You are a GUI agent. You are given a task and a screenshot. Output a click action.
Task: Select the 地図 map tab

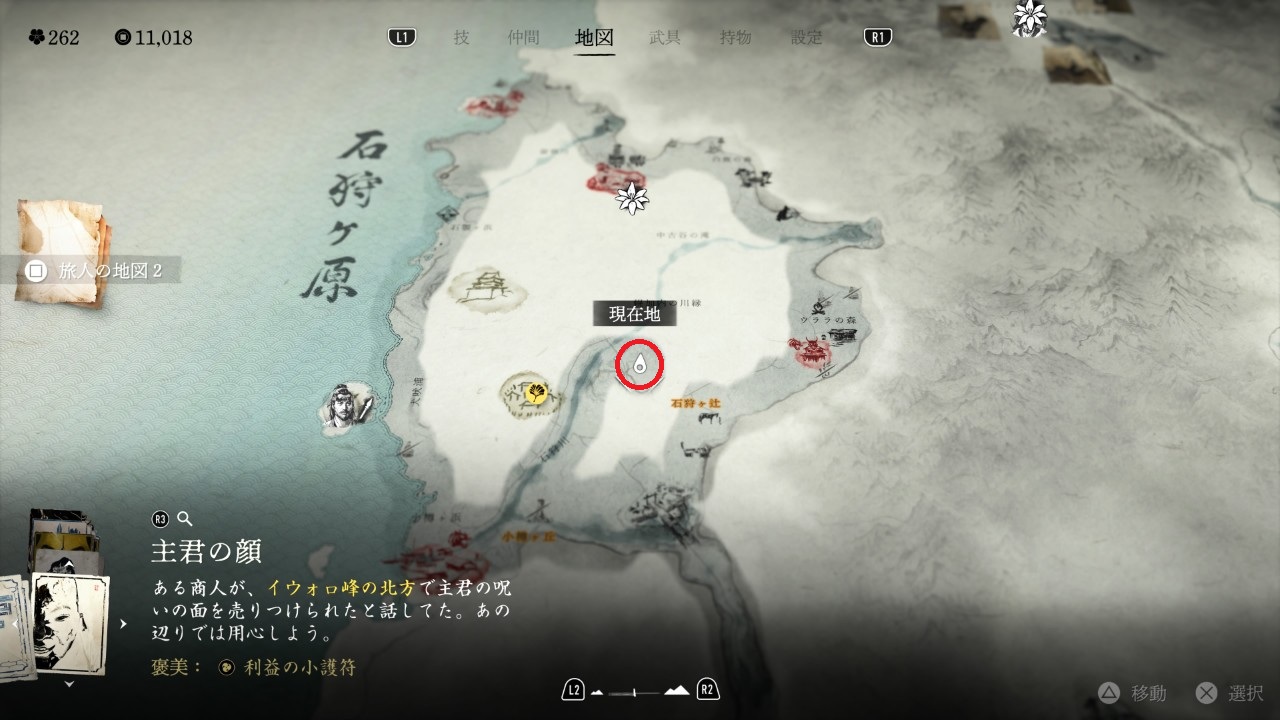coord(594,38)
